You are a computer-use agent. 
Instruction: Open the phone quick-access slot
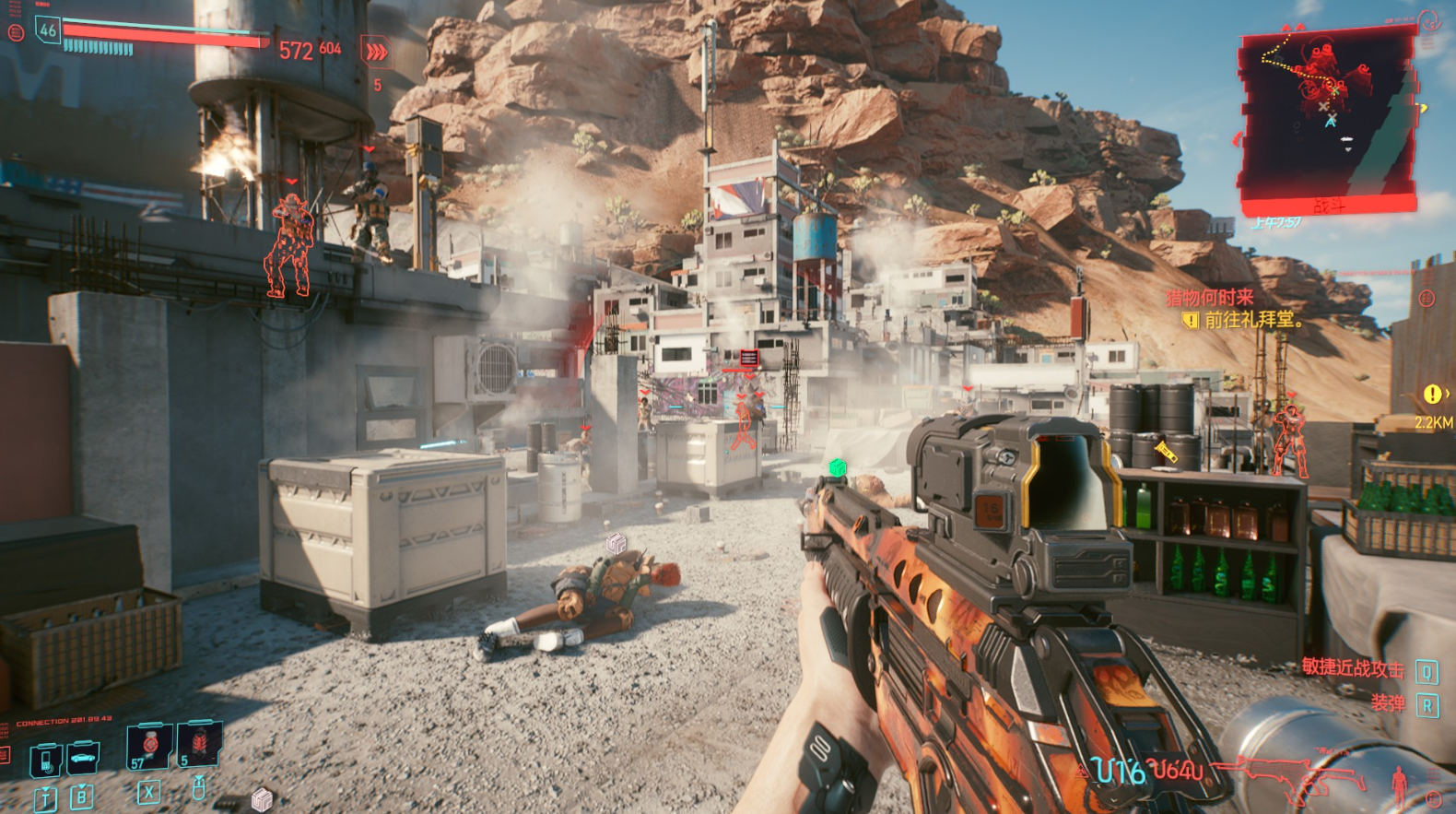tap(46, 761)
